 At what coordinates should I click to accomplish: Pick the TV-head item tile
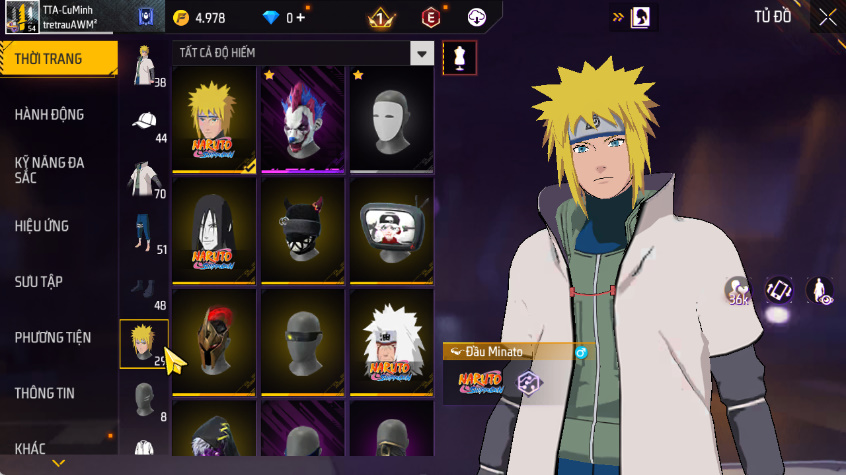point(391,231)
